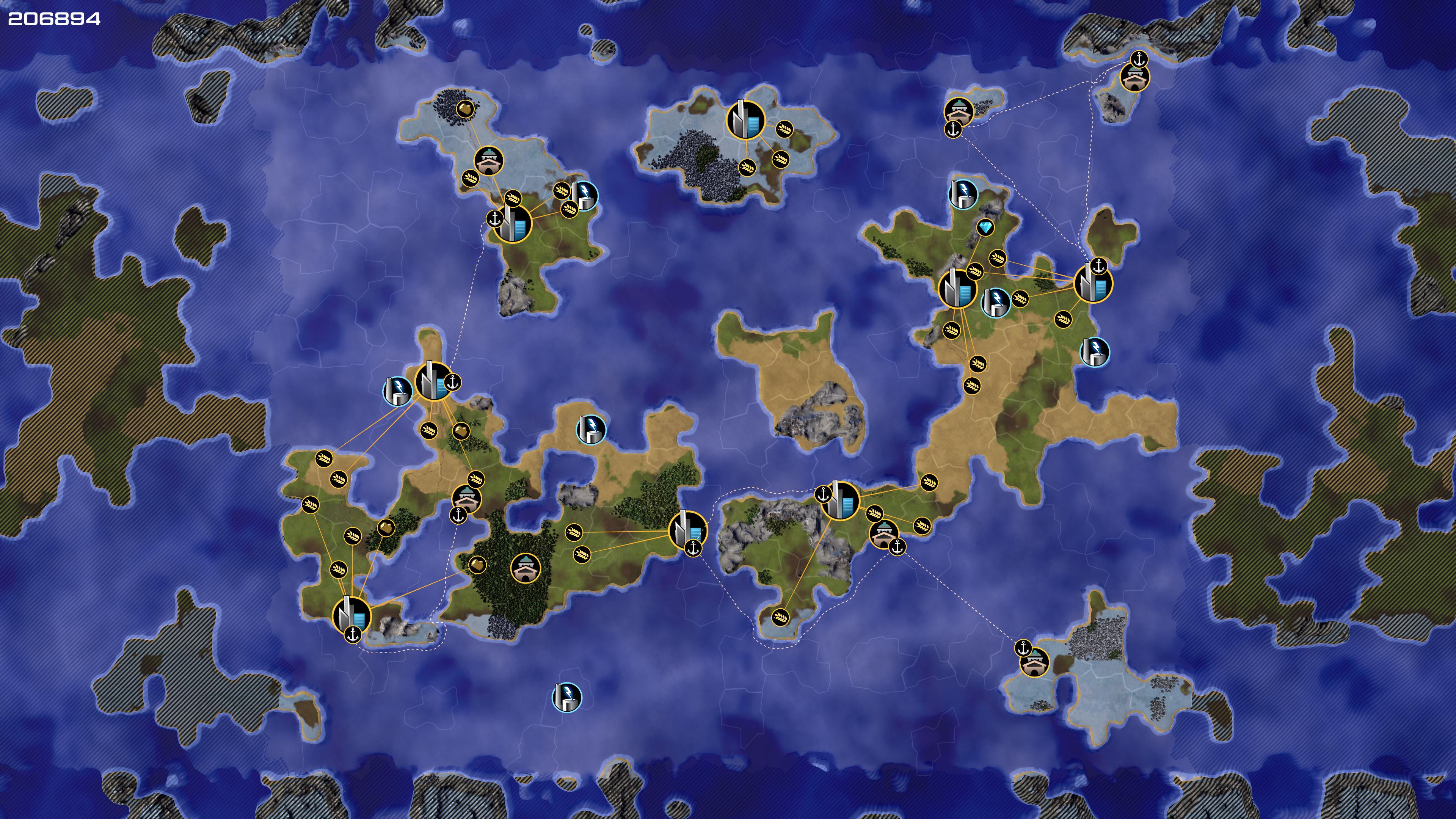Select the power plant in the sandy bay
Screen dimensions: 1456x819
pos(591,429)
